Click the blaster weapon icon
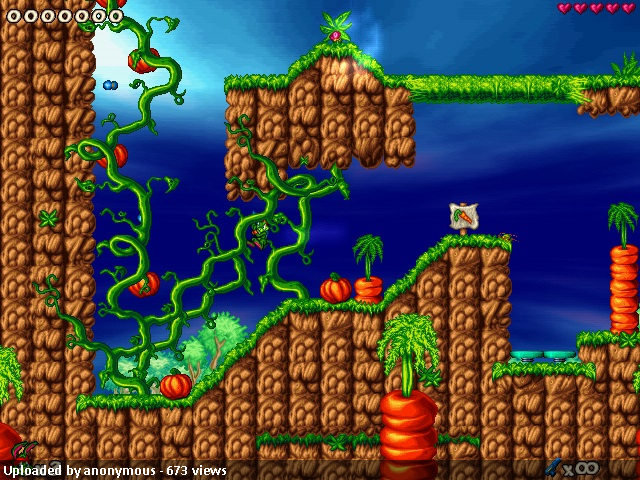The image size is (640, 480). coord(552,467)
